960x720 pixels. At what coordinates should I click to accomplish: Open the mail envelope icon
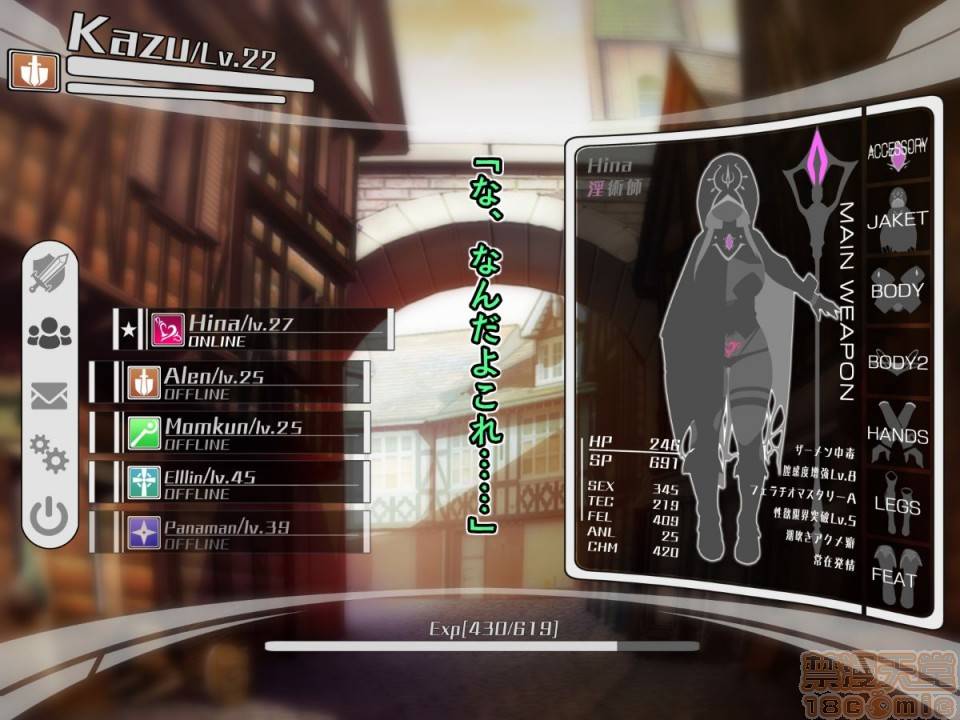pos(49,396)
